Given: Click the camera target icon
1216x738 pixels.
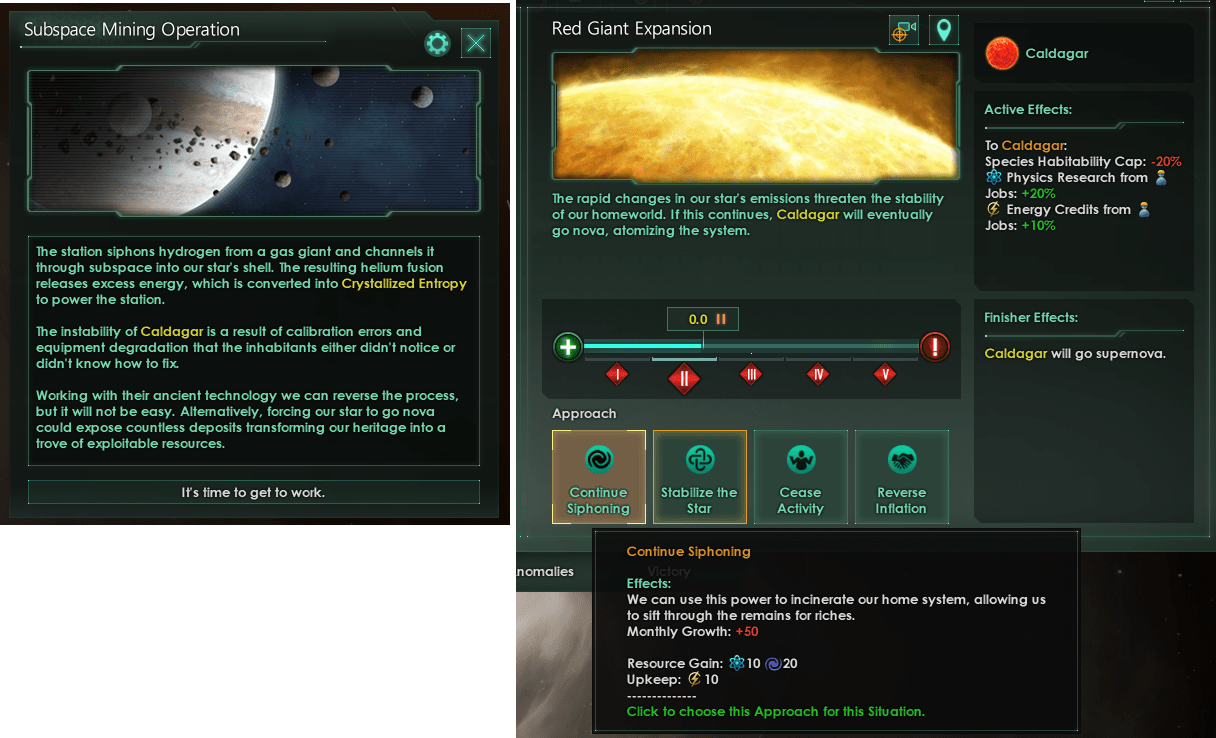Looking at the screenshot, I should (x=903, y=31).
